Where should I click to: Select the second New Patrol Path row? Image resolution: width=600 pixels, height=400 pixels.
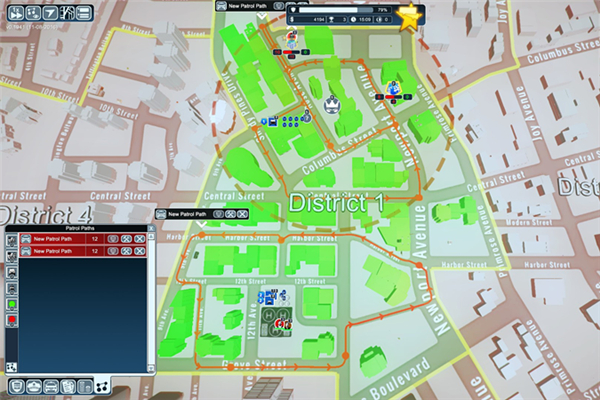[58, 251]
